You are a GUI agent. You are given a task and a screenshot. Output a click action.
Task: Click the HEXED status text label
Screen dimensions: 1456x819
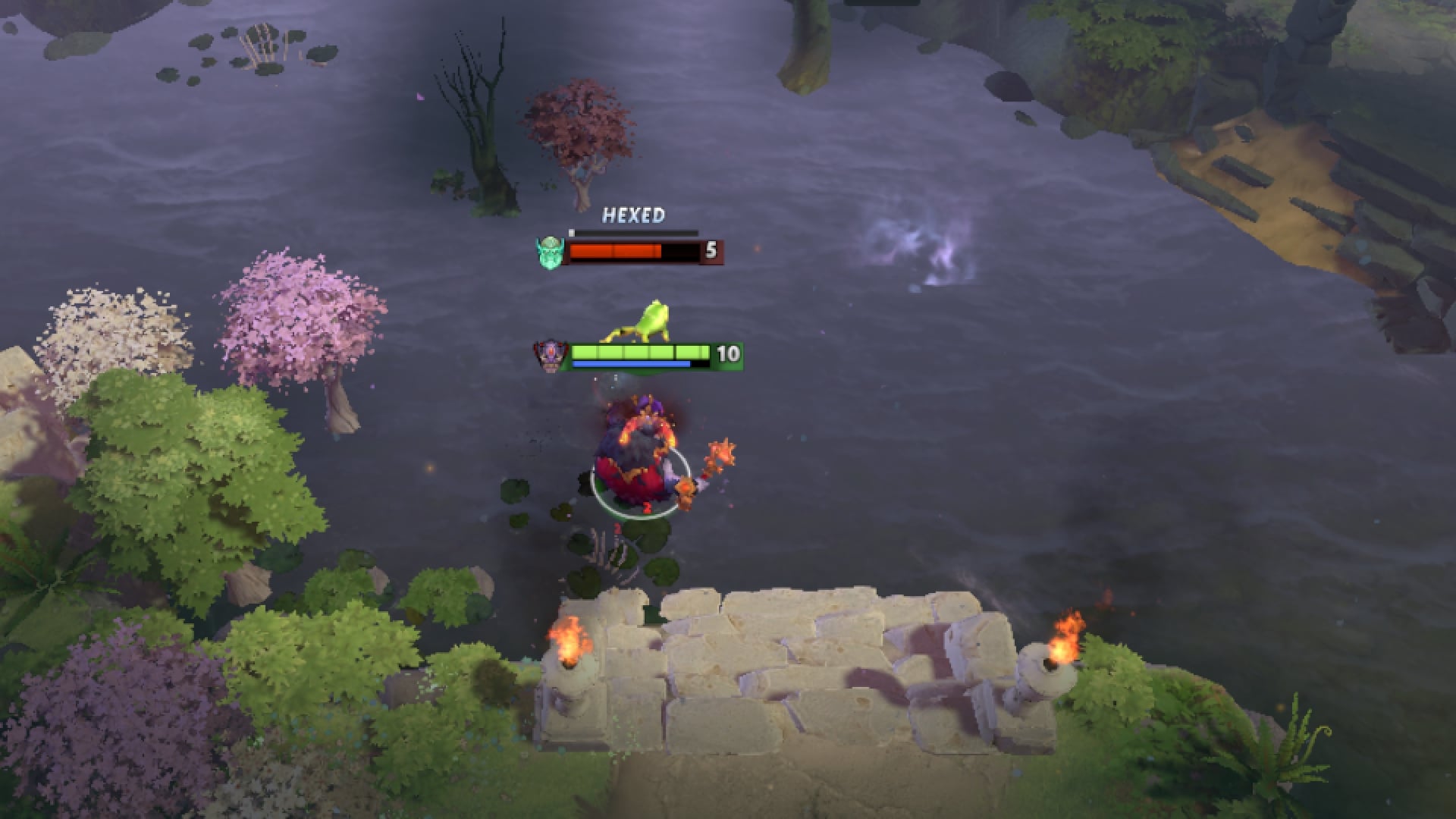(x=634, y=216)
